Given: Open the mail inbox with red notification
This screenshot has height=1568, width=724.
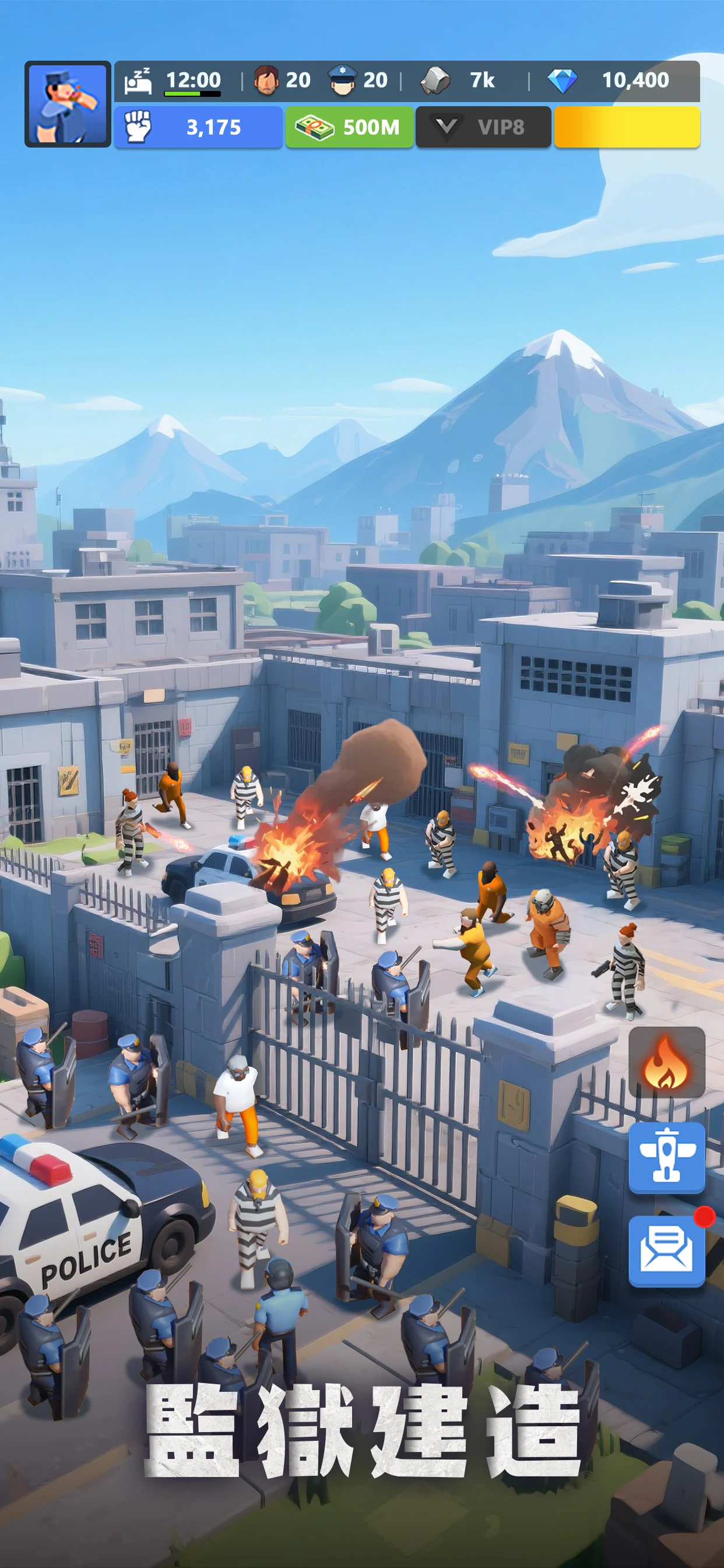Looking at the screenshot, I should [666, 1250].
